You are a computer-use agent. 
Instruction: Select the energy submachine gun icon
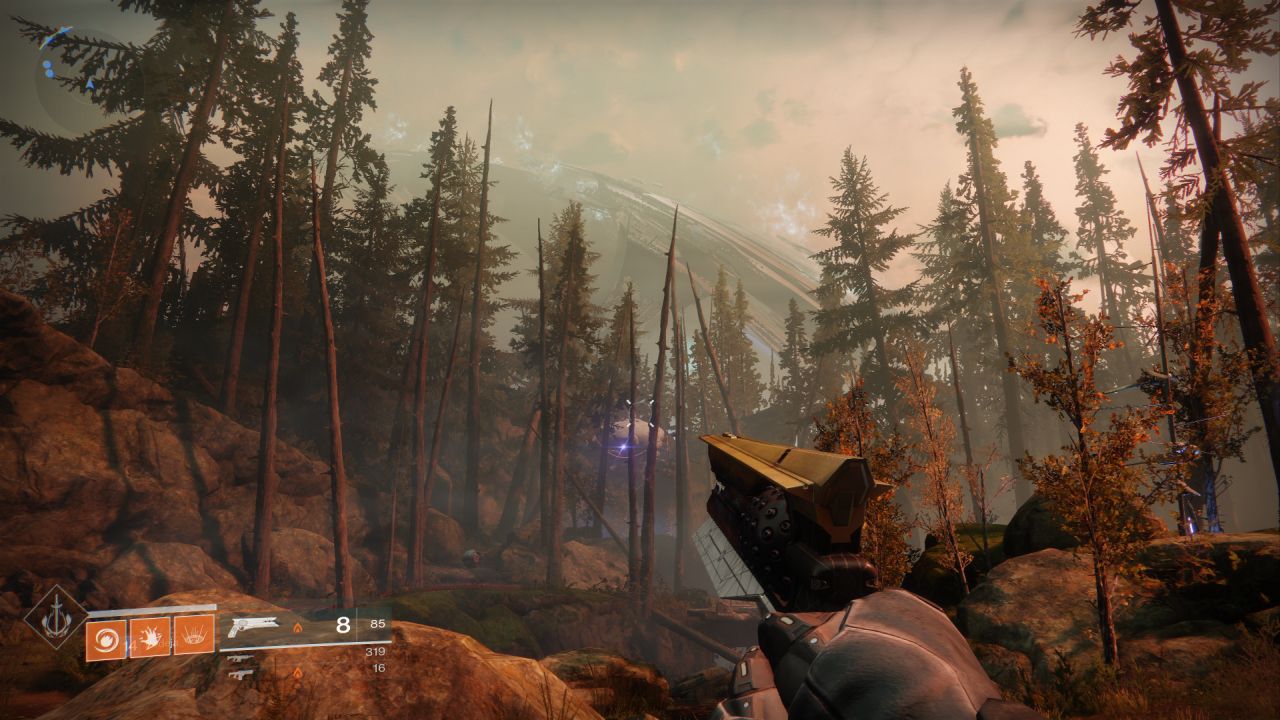[x=238, y=660]
